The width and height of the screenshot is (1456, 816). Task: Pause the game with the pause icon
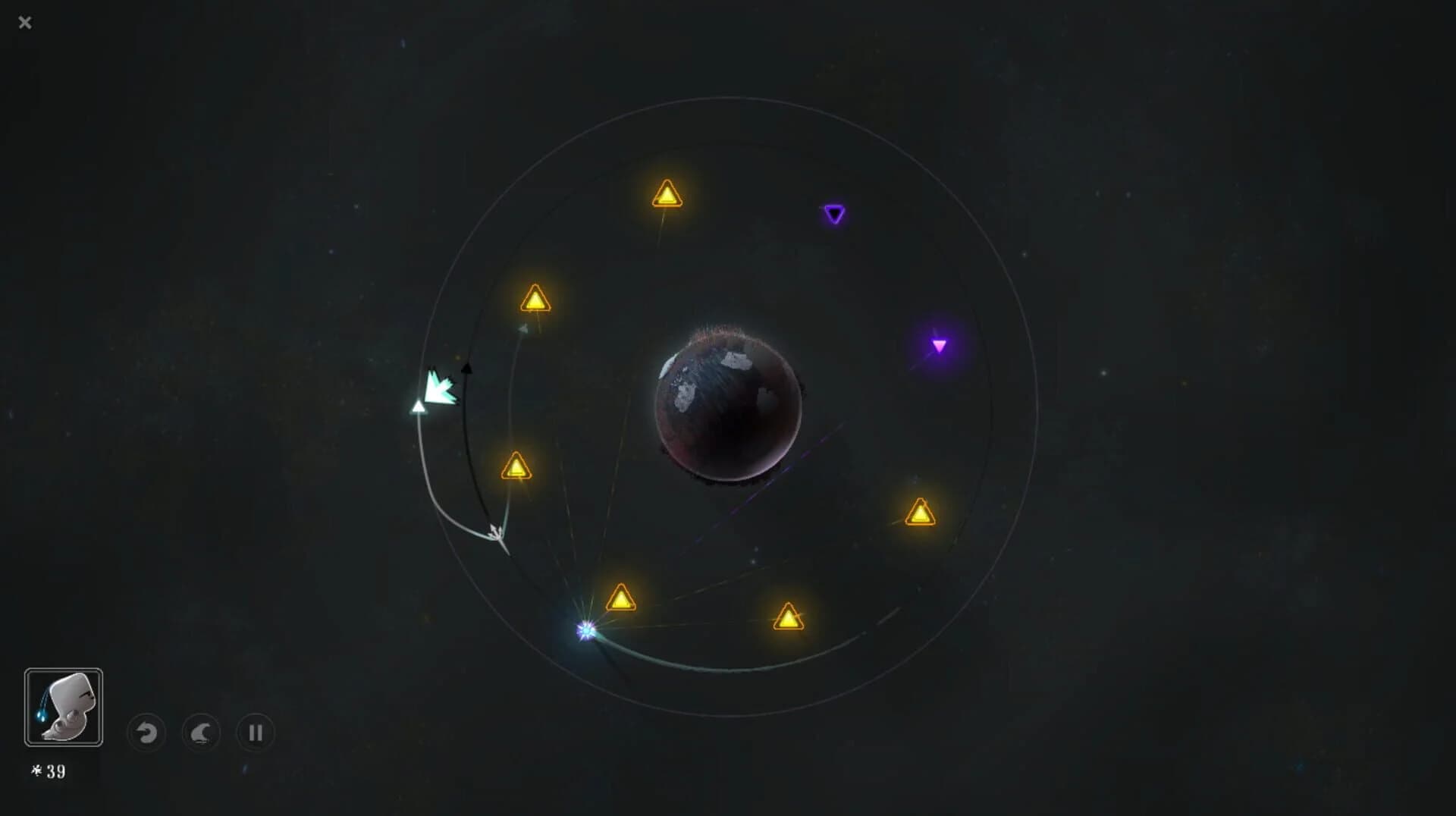pyautogui.click(x=255, y=733)
